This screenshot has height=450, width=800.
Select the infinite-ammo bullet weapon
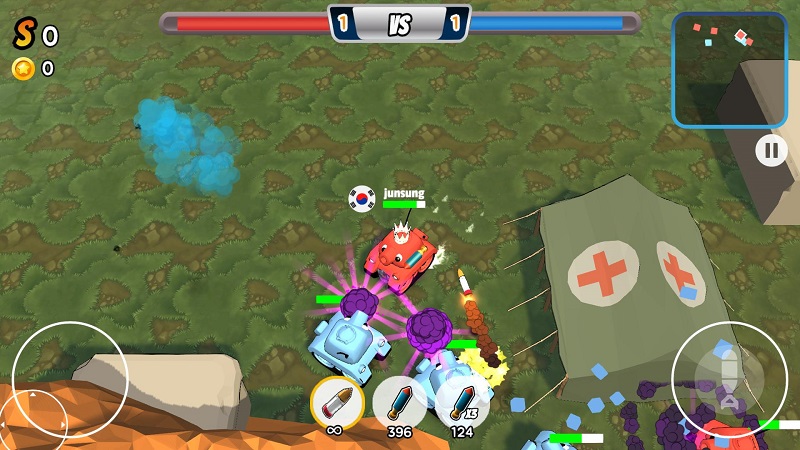(x=336, y=402)
